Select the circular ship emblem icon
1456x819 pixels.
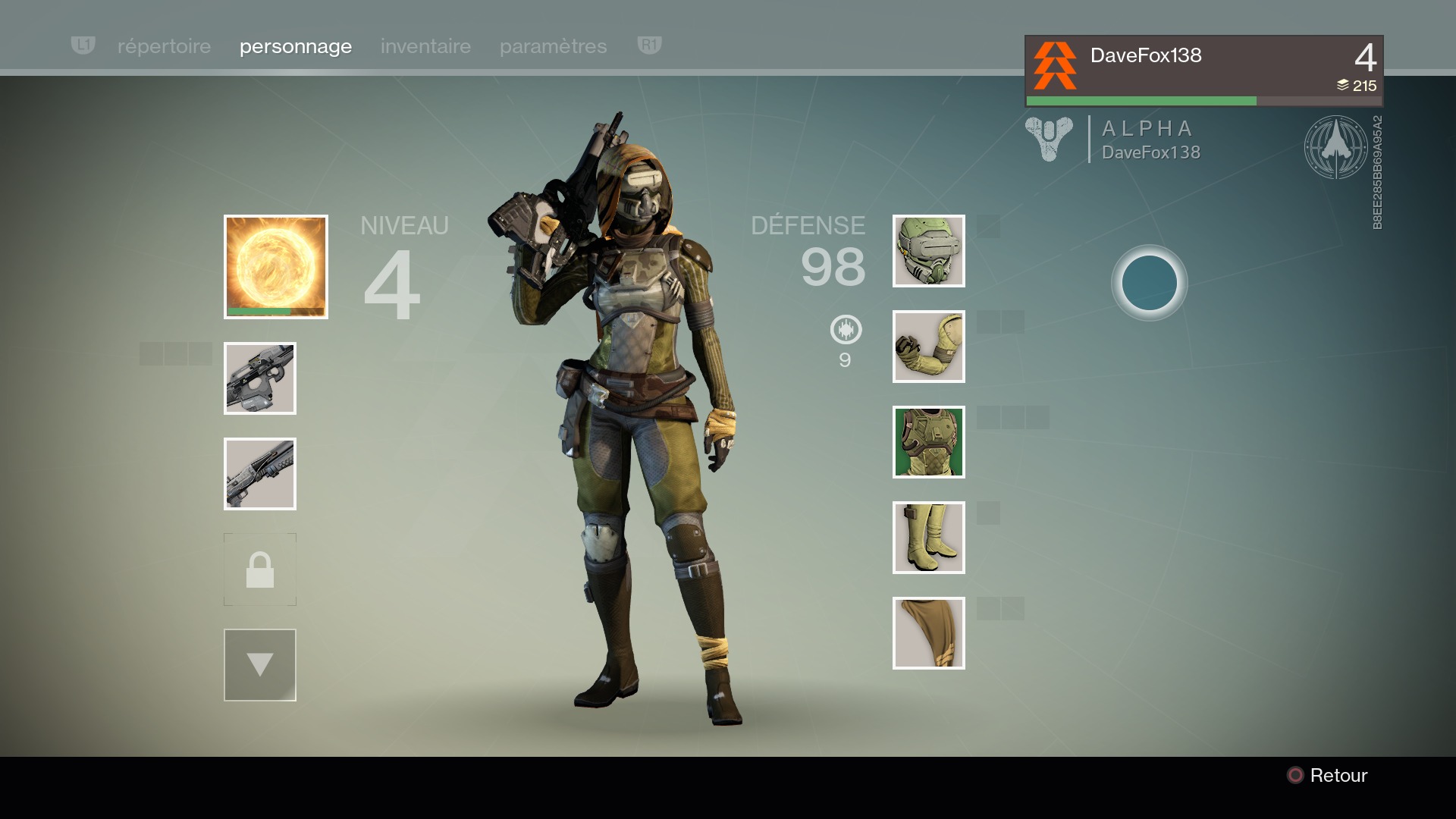pos(1335,147)
